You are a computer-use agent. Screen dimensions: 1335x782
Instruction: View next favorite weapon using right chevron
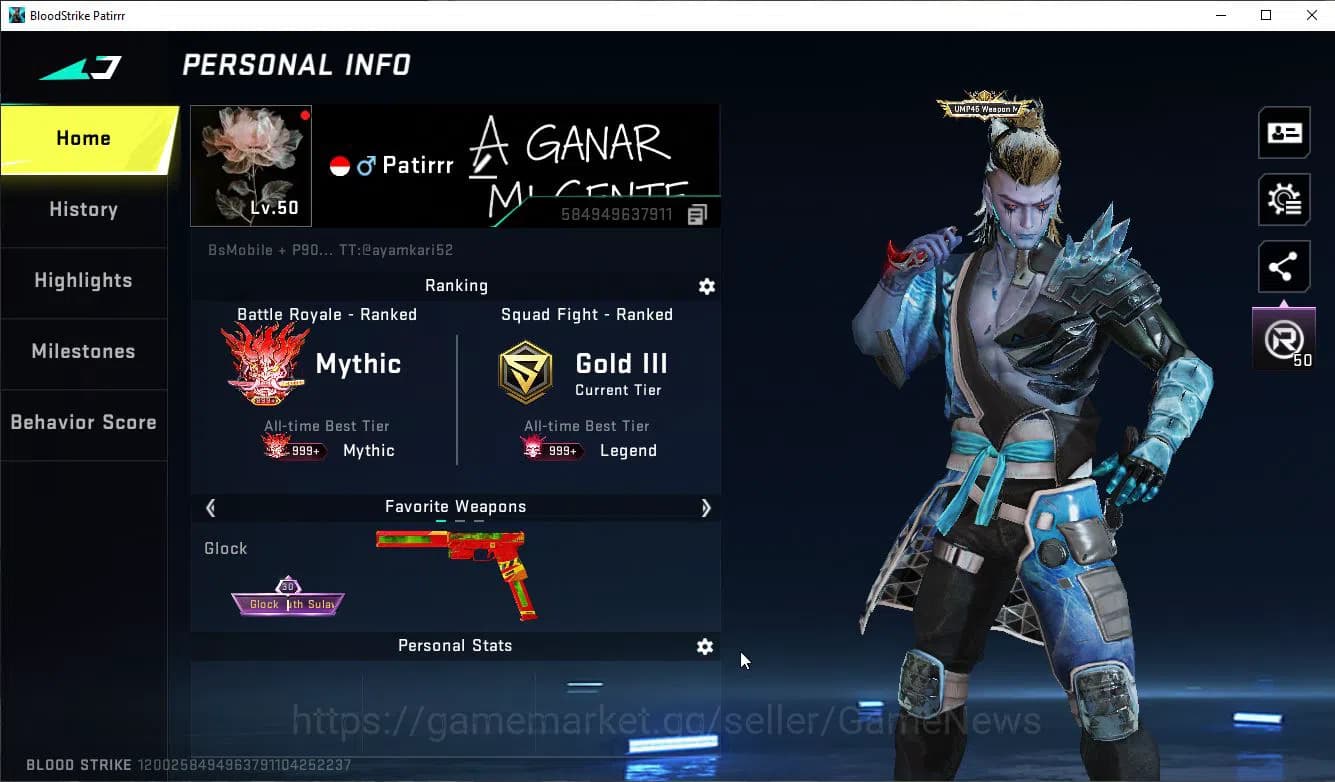tap(706, 508)
